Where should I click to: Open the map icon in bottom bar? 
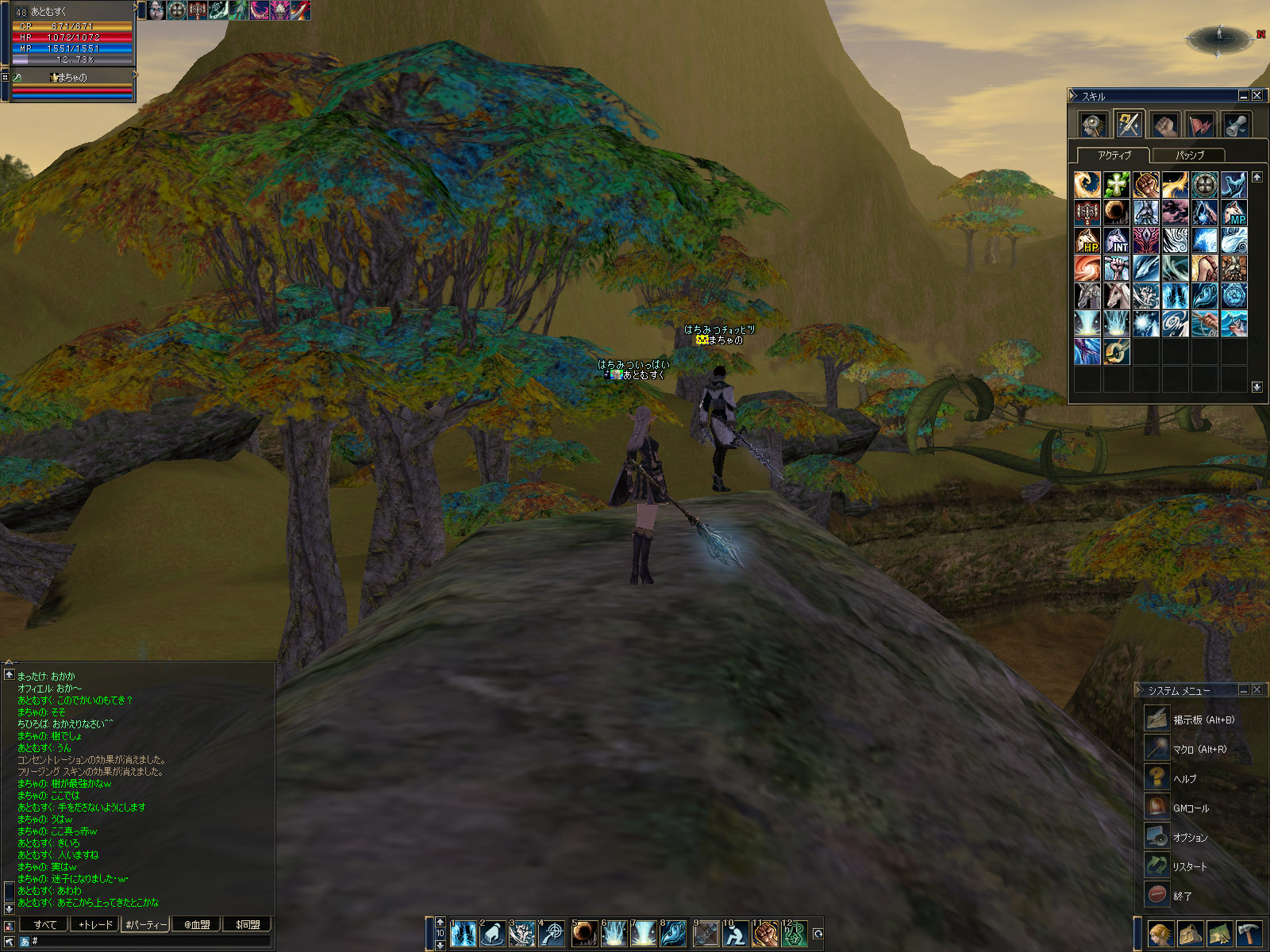click(x=1220, y=934)
